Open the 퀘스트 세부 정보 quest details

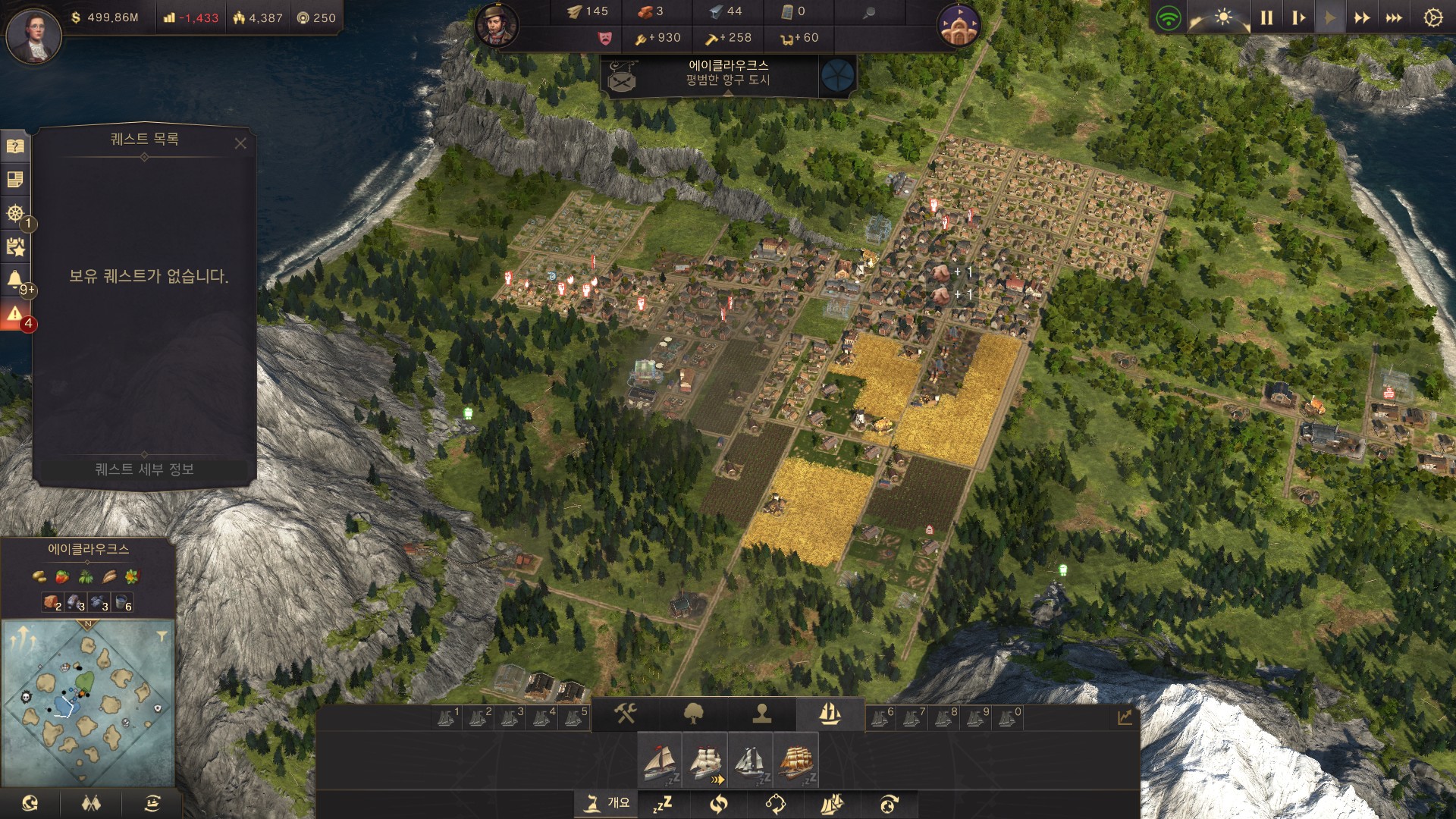pyautogui.click(x=144, y=469)
